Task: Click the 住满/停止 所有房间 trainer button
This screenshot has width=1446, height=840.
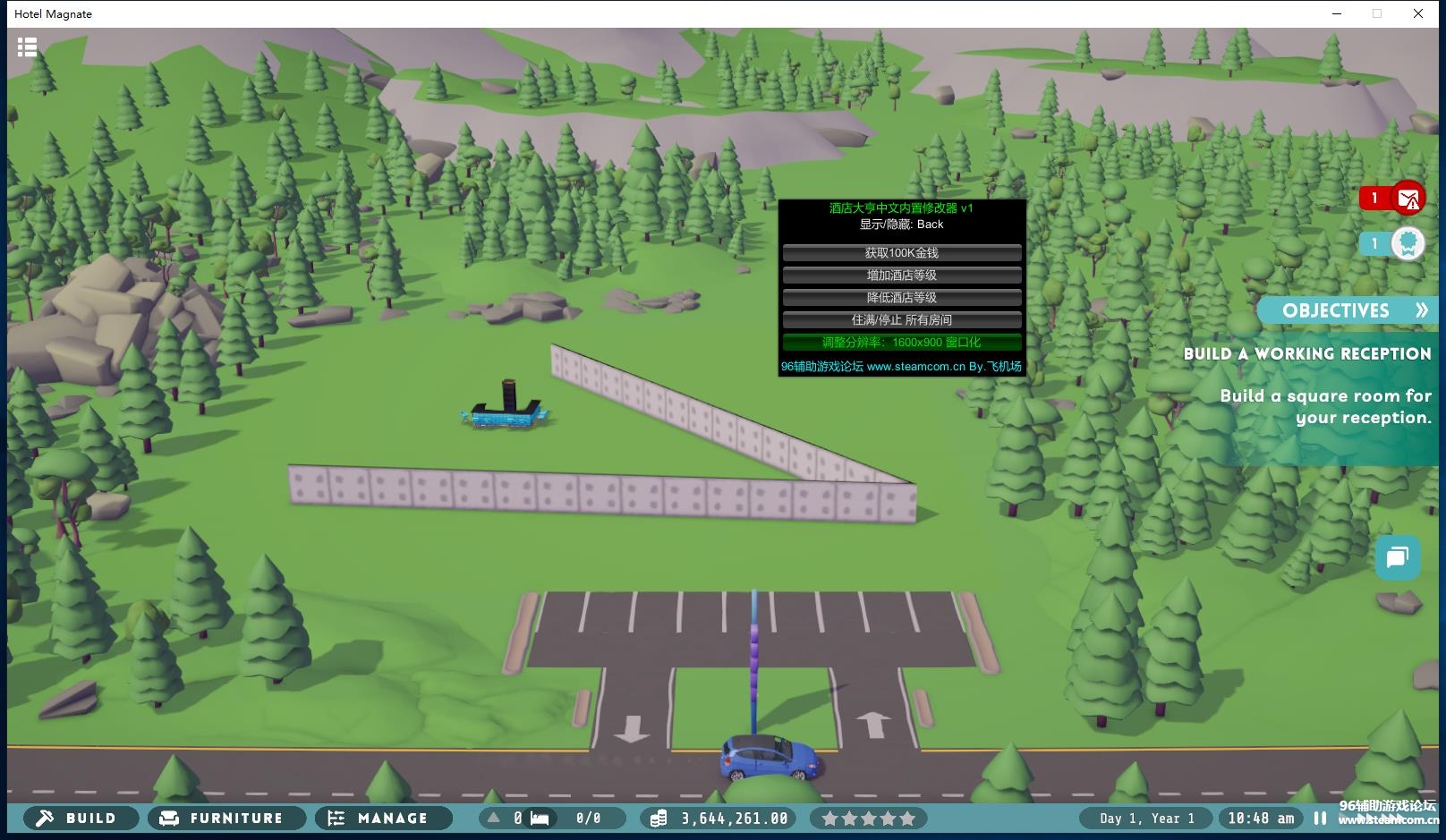Action: click(x=902, y=320)
